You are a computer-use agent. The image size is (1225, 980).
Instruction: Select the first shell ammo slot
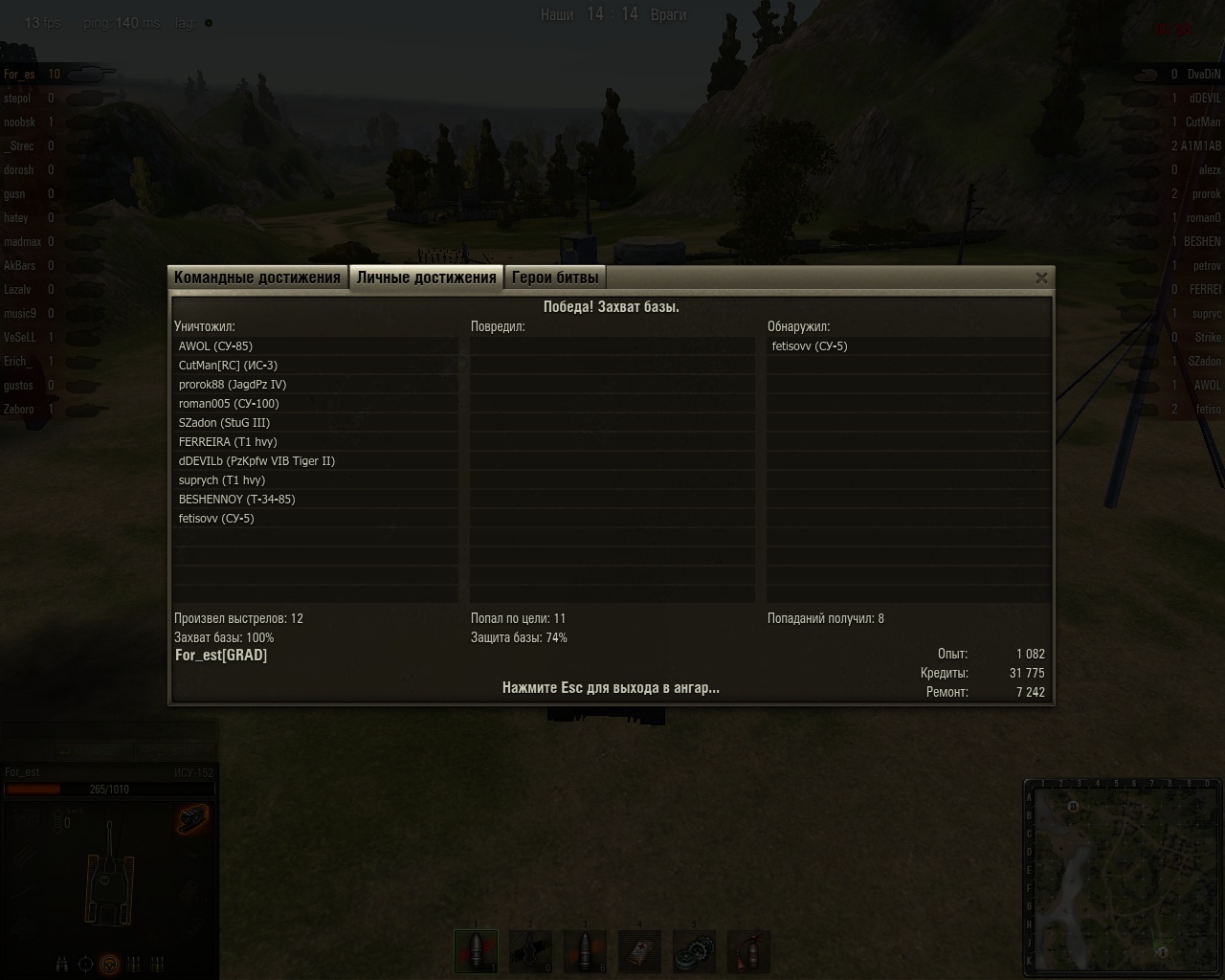pos(476,950)
